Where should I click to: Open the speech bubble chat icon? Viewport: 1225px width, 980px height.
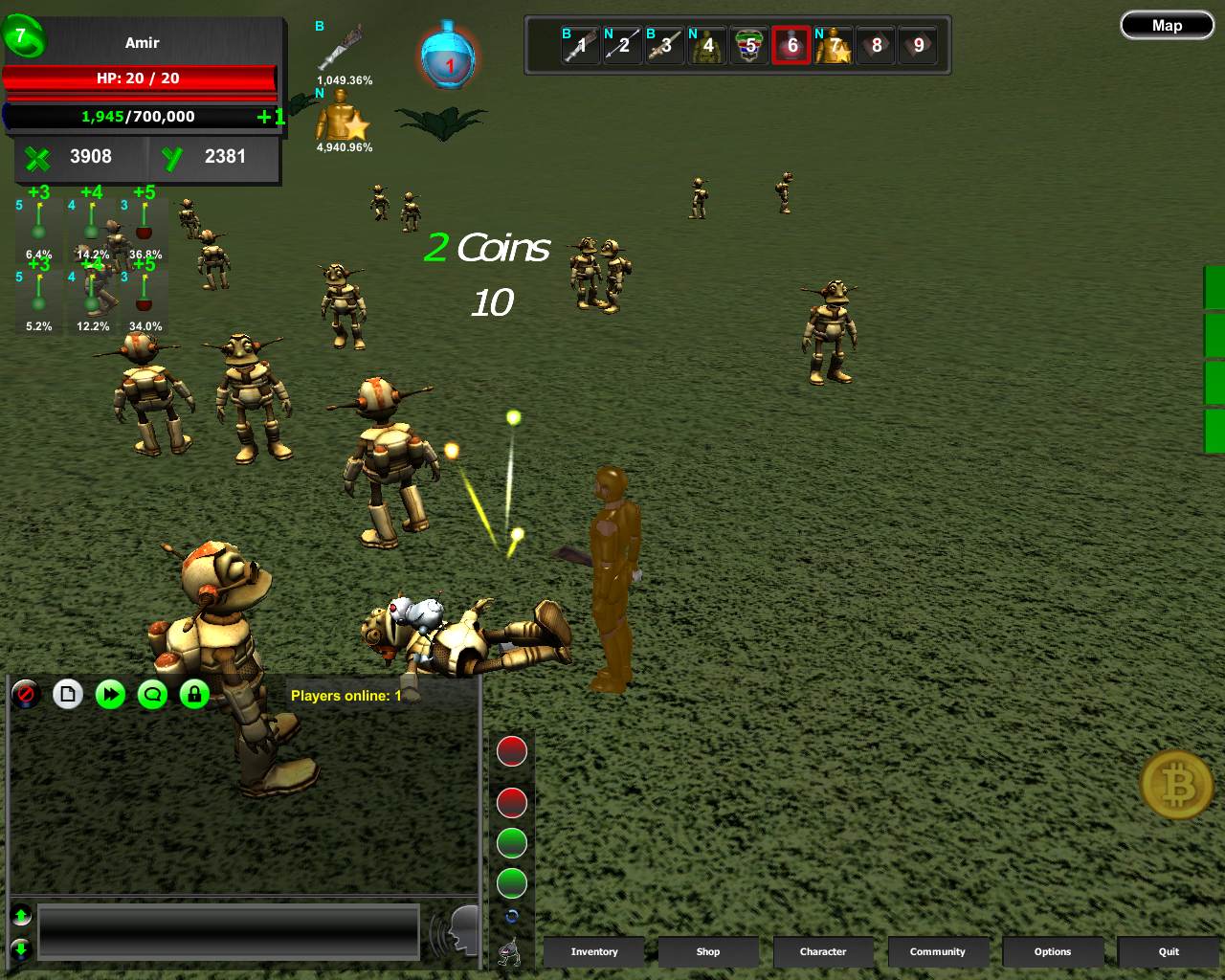[x=152, y=695]
